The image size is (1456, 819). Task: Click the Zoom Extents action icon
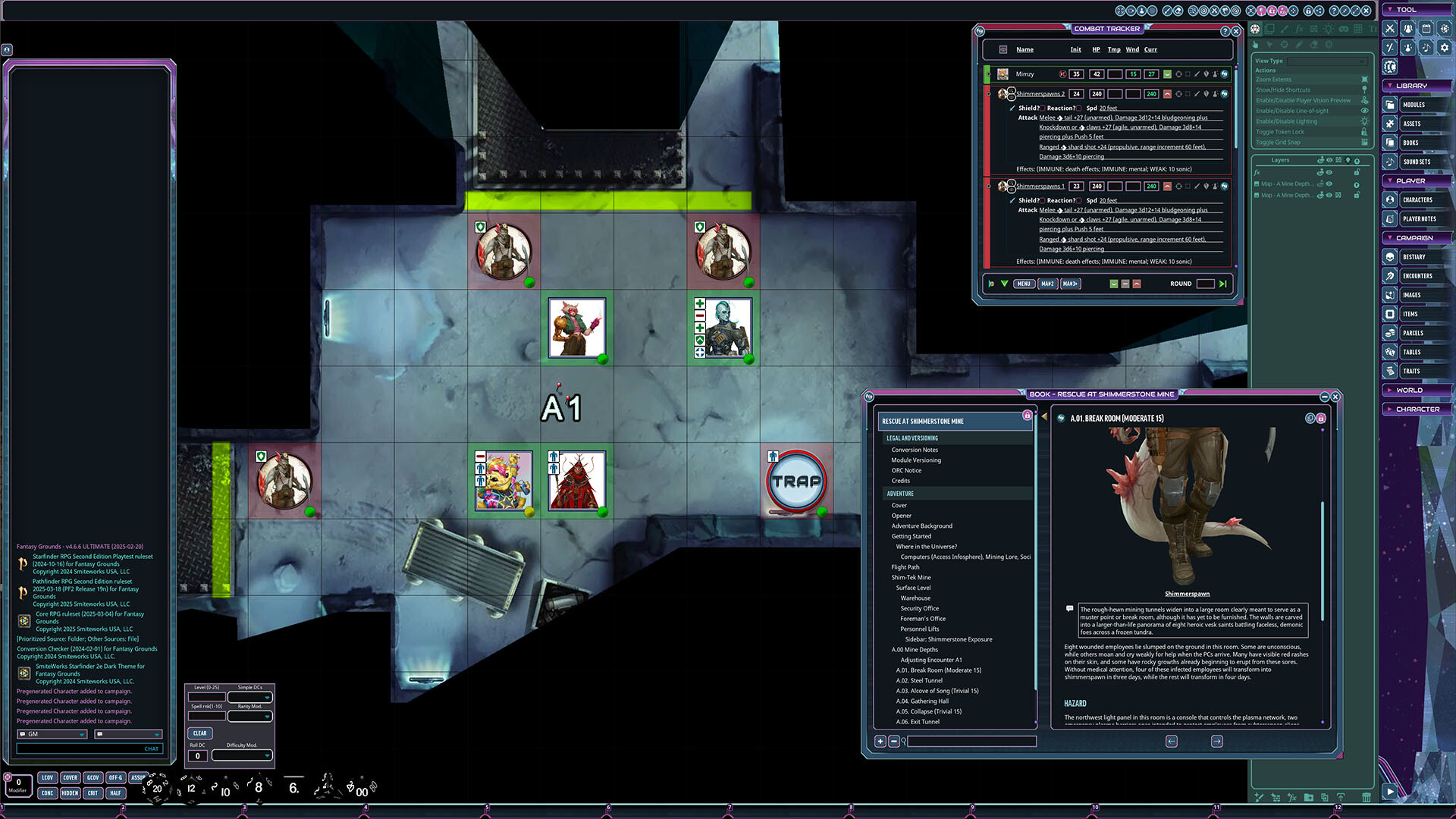pos(1363,79)
